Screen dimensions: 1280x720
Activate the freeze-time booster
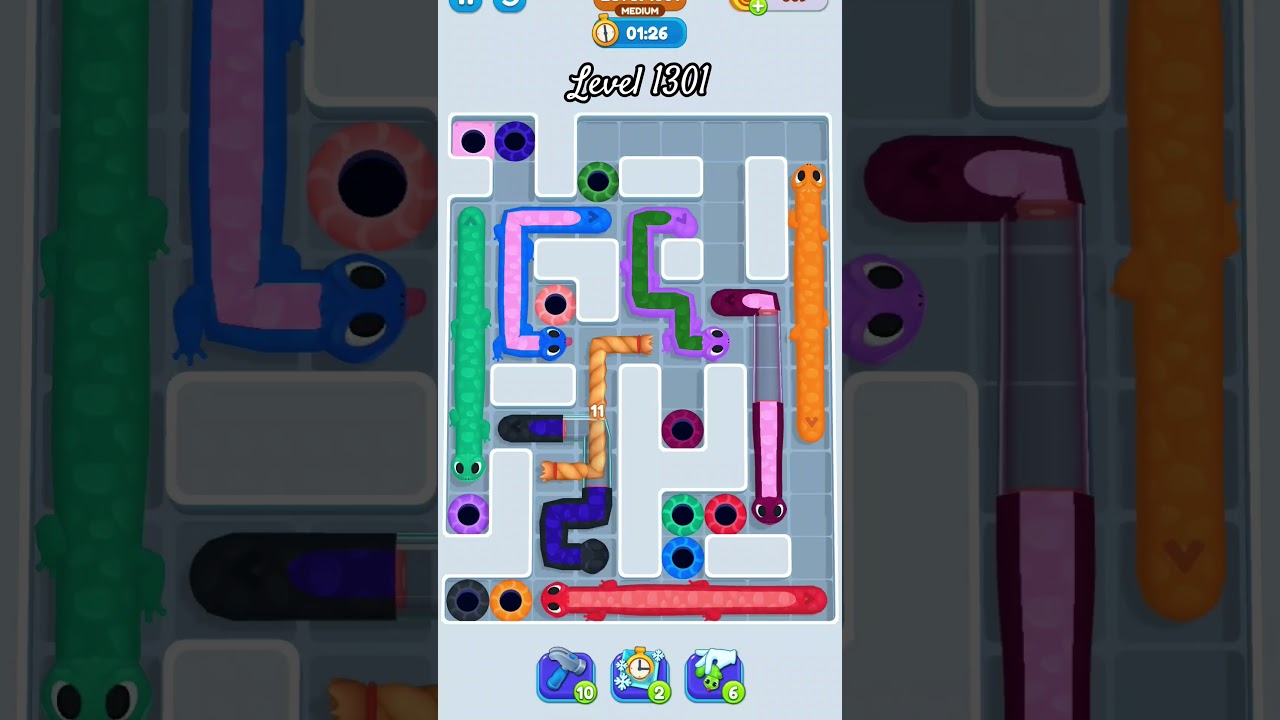pyautogui.click(x=640, y=675)
